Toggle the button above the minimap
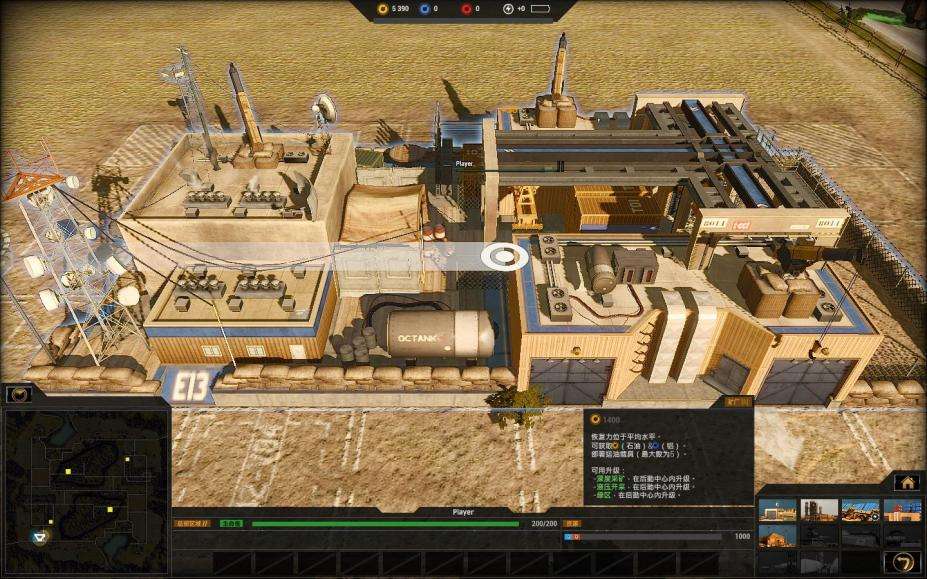The image size is (927, 579). pos(18,394)
